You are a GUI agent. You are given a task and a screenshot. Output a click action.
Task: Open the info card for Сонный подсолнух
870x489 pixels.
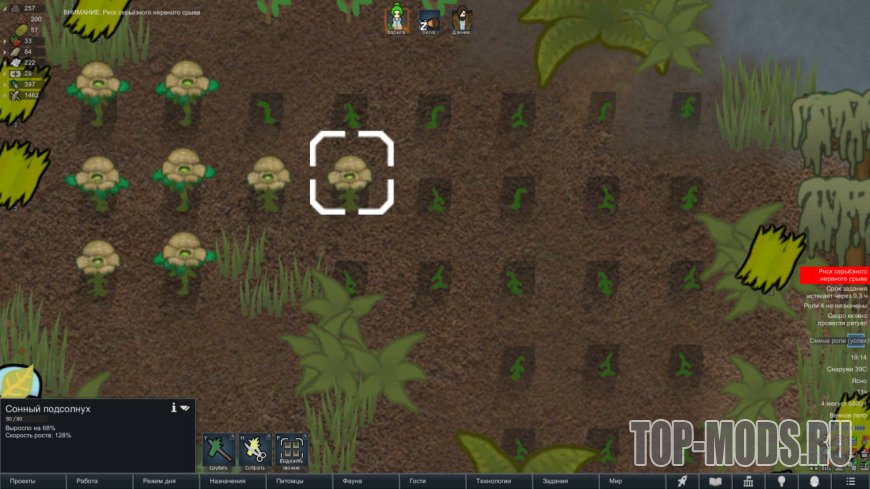click(174, 408)
